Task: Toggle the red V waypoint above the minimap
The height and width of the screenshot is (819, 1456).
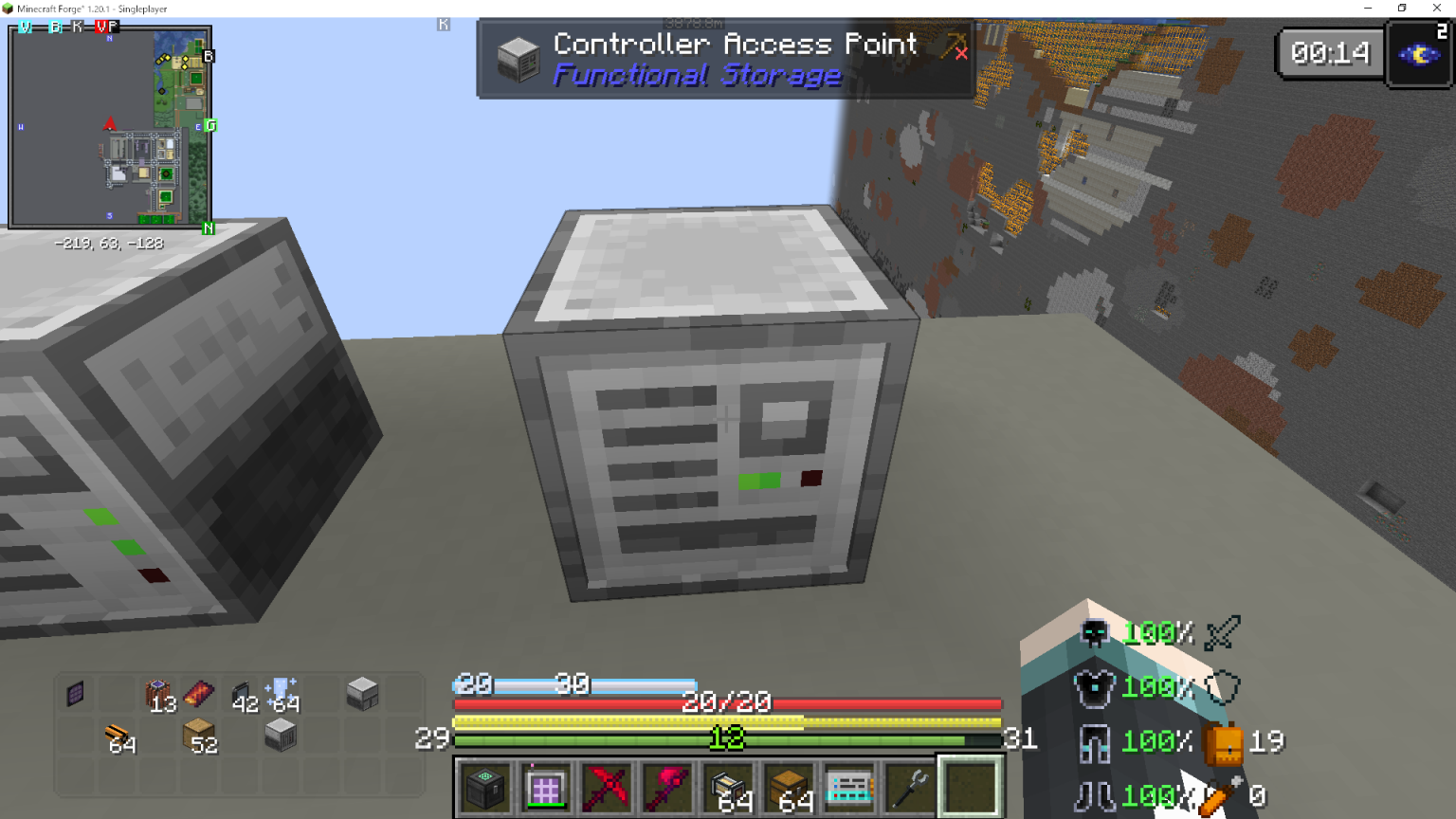Action: tap(102, 27)
